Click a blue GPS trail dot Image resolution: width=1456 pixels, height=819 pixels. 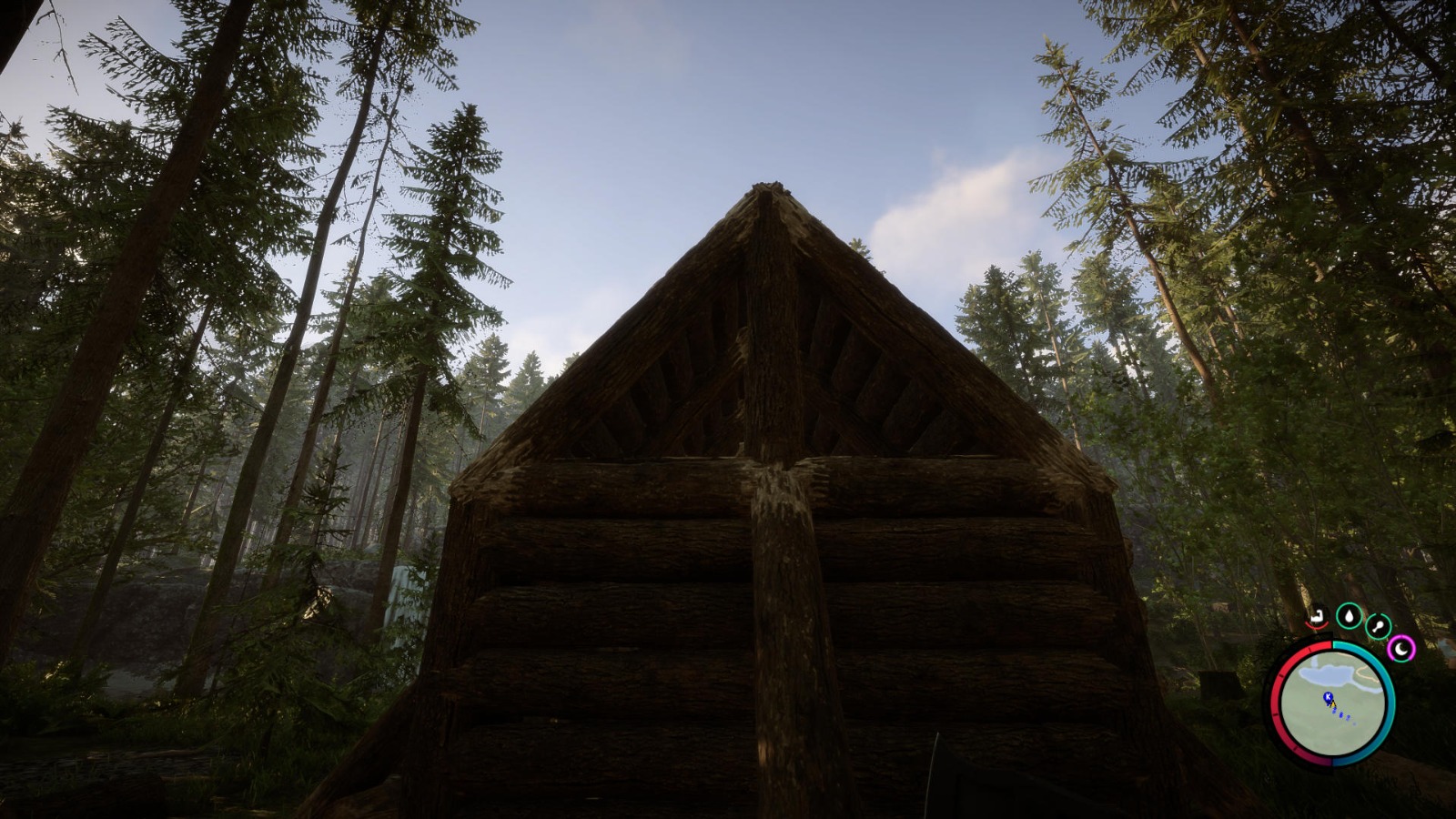(x=1340, y=713)
